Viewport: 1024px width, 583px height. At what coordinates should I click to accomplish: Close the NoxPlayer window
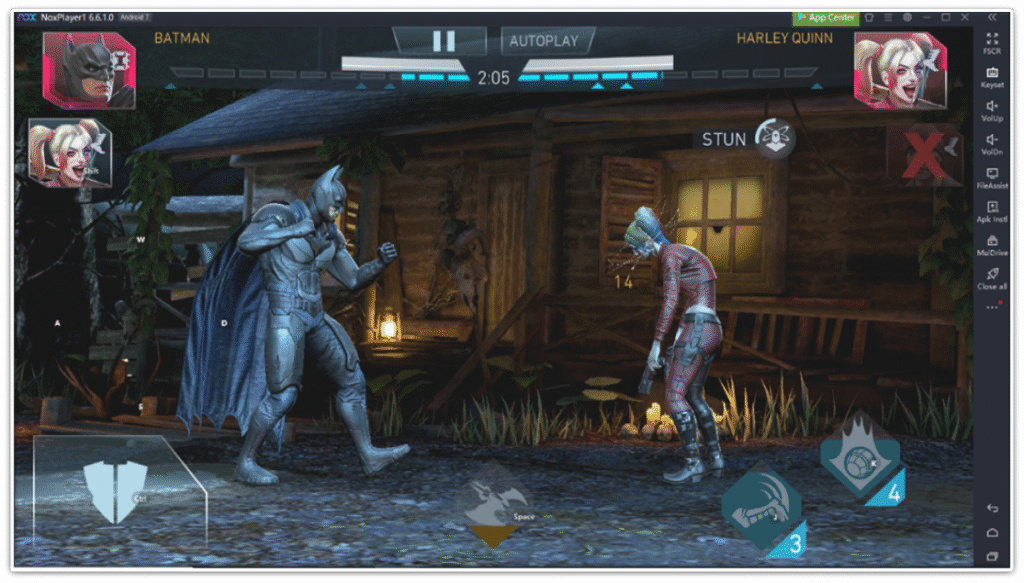click(x=966, y=17)
